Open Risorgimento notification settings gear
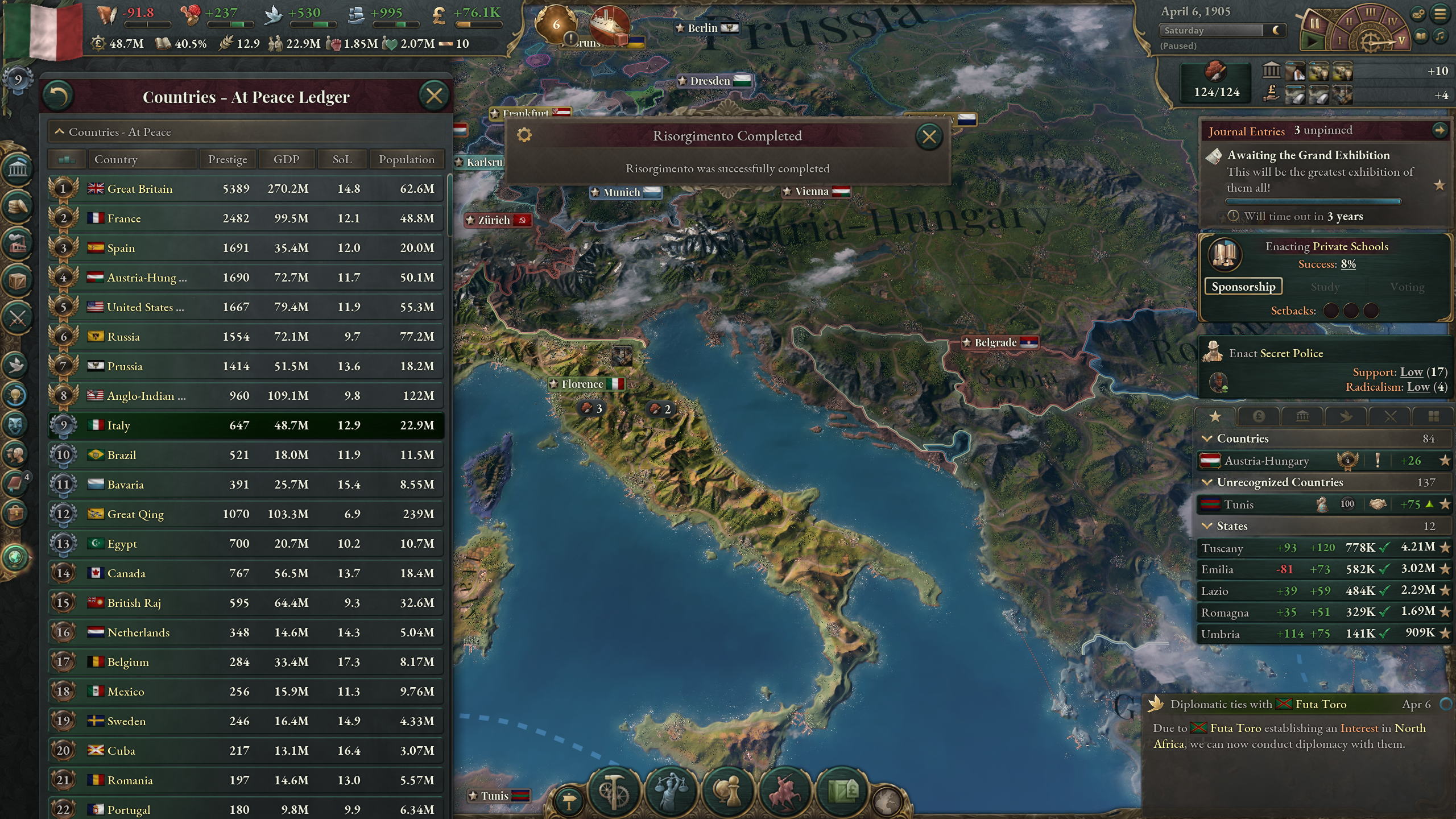This screenshot has width=1456, height=819. (x=524, y=135)
